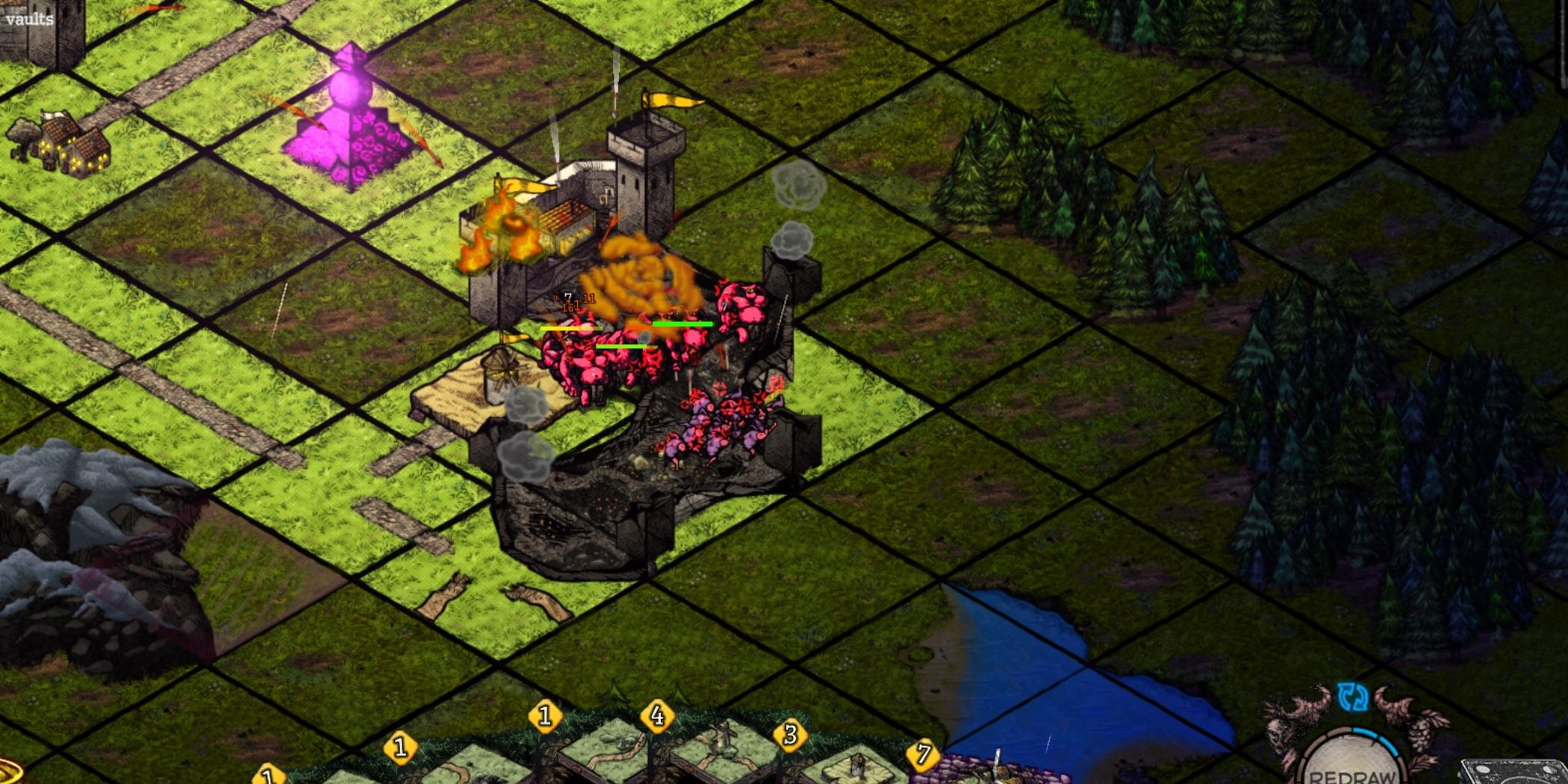
Task: Click the cost badge showing 4 above a card
Action: 656,717
